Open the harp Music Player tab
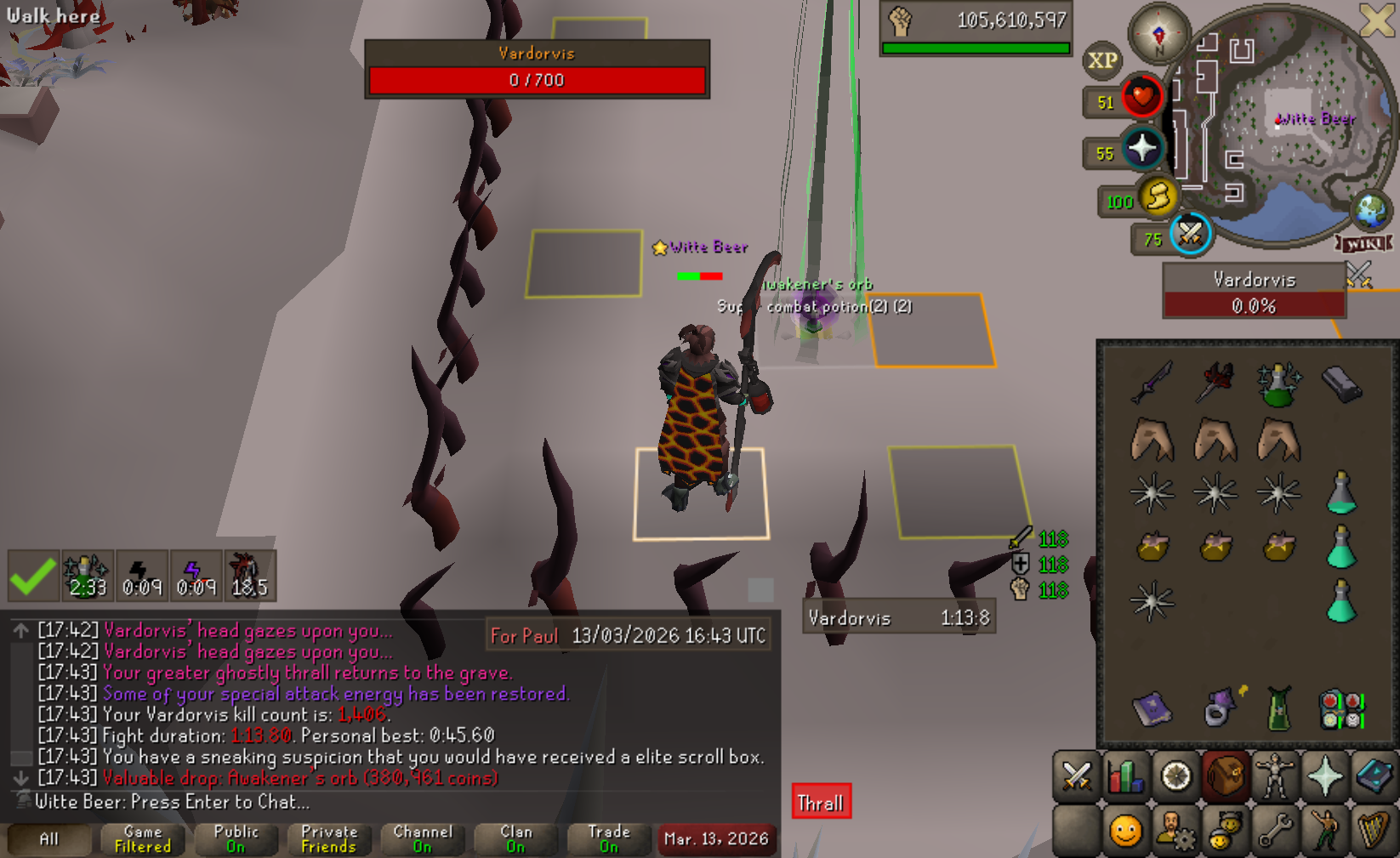The image size is (1400, 858). coord(1374,830)
